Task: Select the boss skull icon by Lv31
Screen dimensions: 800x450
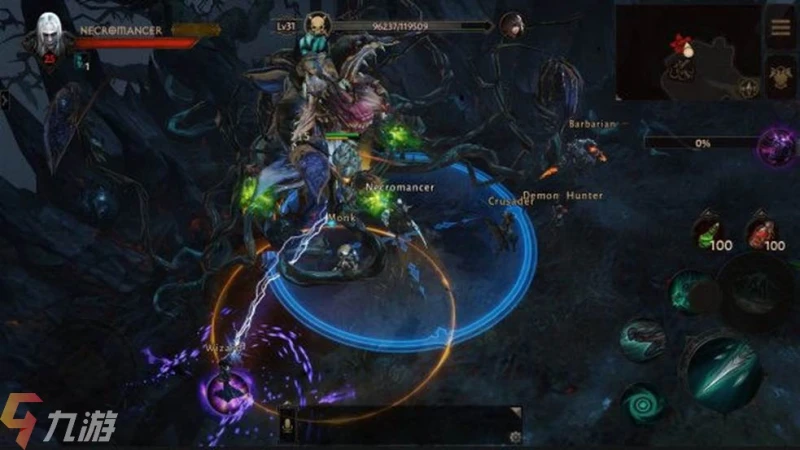Action: click(x=318, y=25)
